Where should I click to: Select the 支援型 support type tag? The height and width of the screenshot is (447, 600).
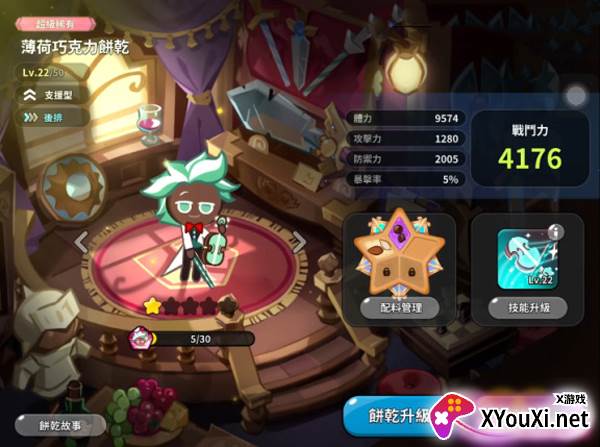click(57, 94)
